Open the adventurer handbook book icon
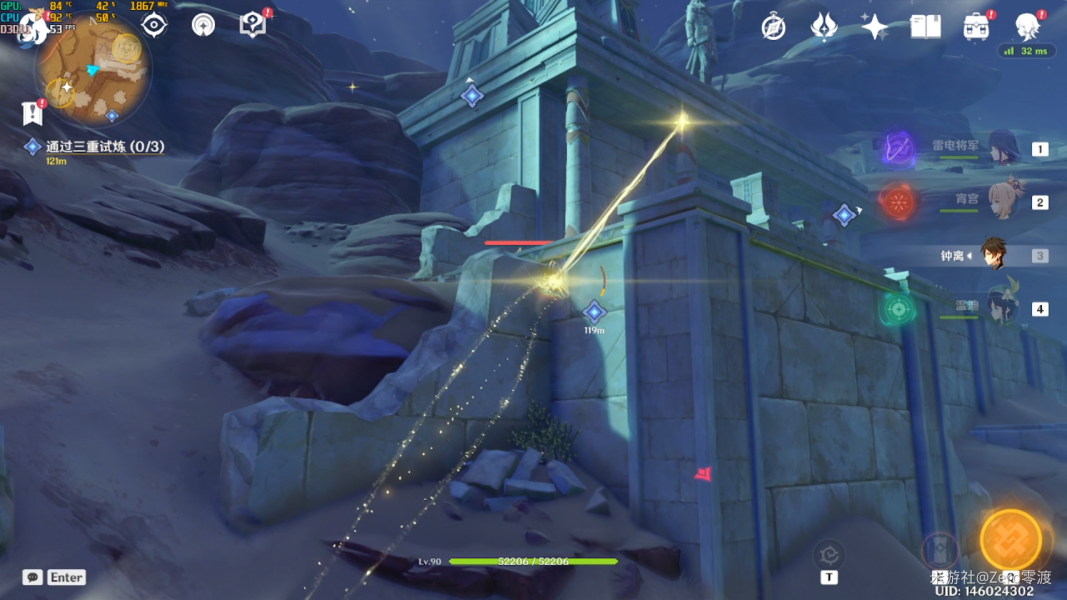This screenshot has height=600, width=1067. (926, 27)
